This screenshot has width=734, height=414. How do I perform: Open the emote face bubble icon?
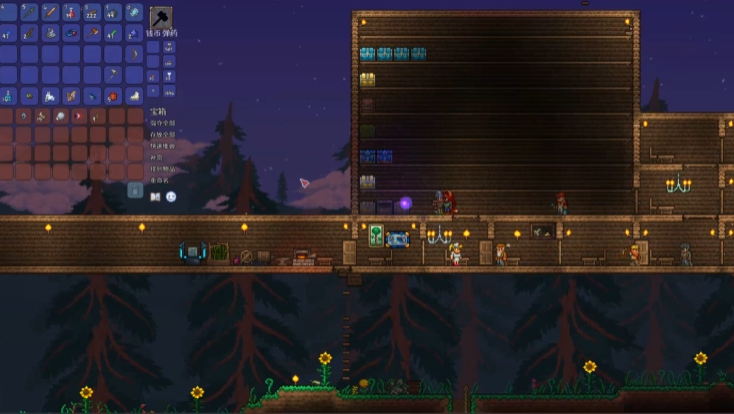pos(171,197)
